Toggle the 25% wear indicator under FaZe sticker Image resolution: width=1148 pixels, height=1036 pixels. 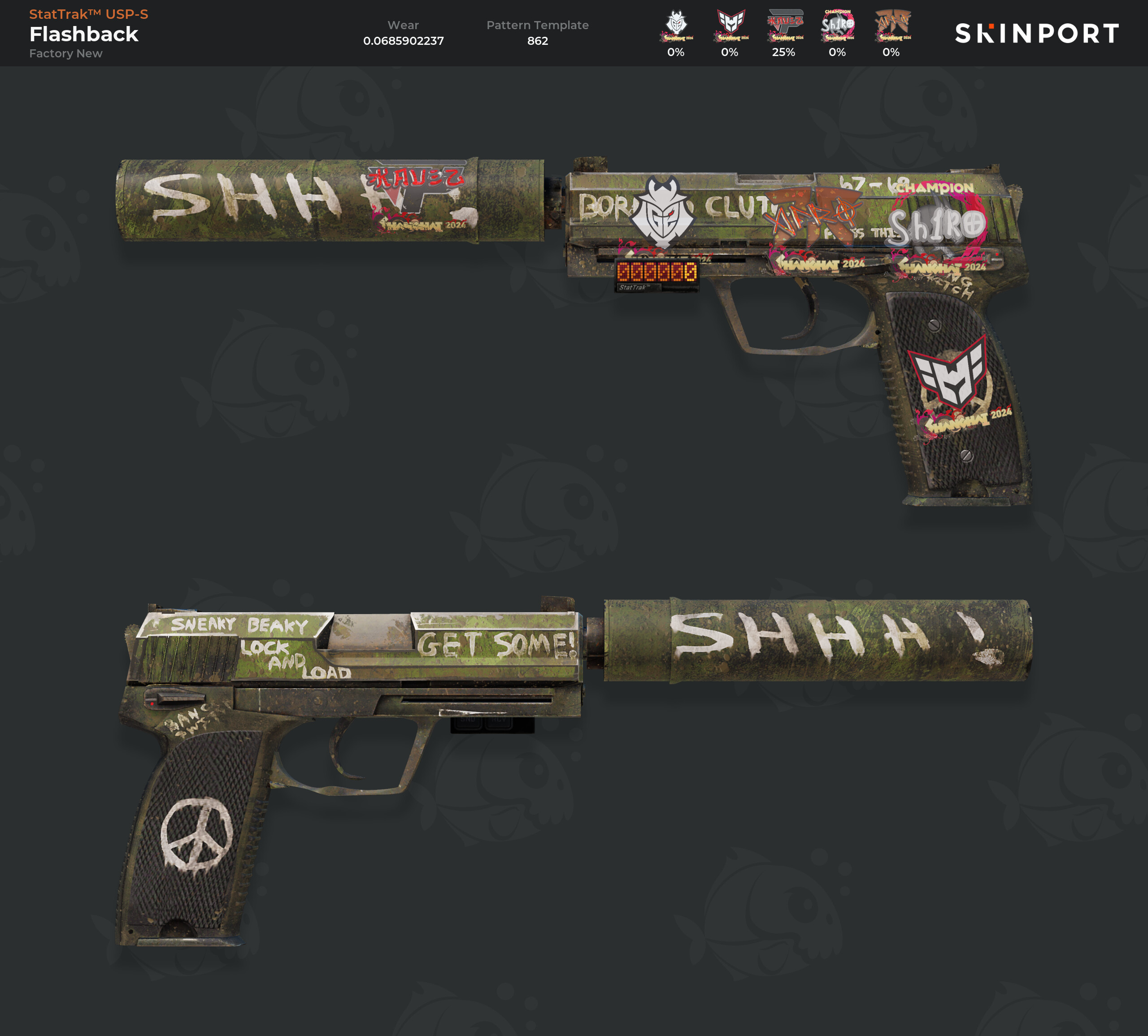785,52
